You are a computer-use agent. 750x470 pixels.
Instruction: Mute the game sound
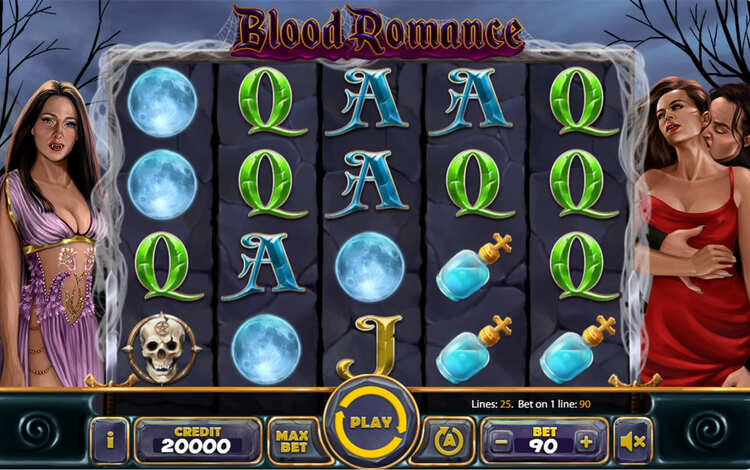(632, 440)
